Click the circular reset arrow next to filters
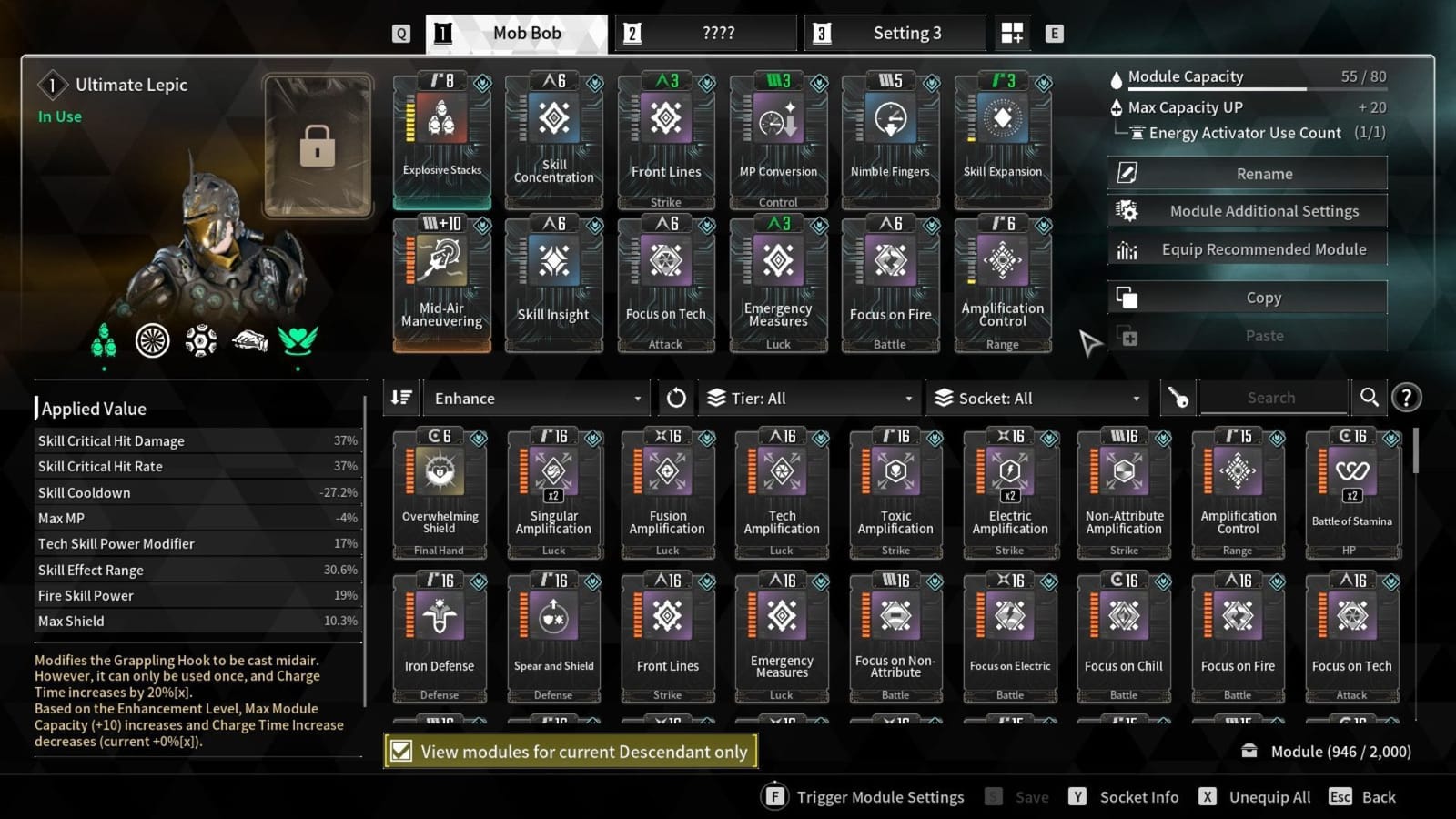1456x819 pixels. [x=675, y=398]
